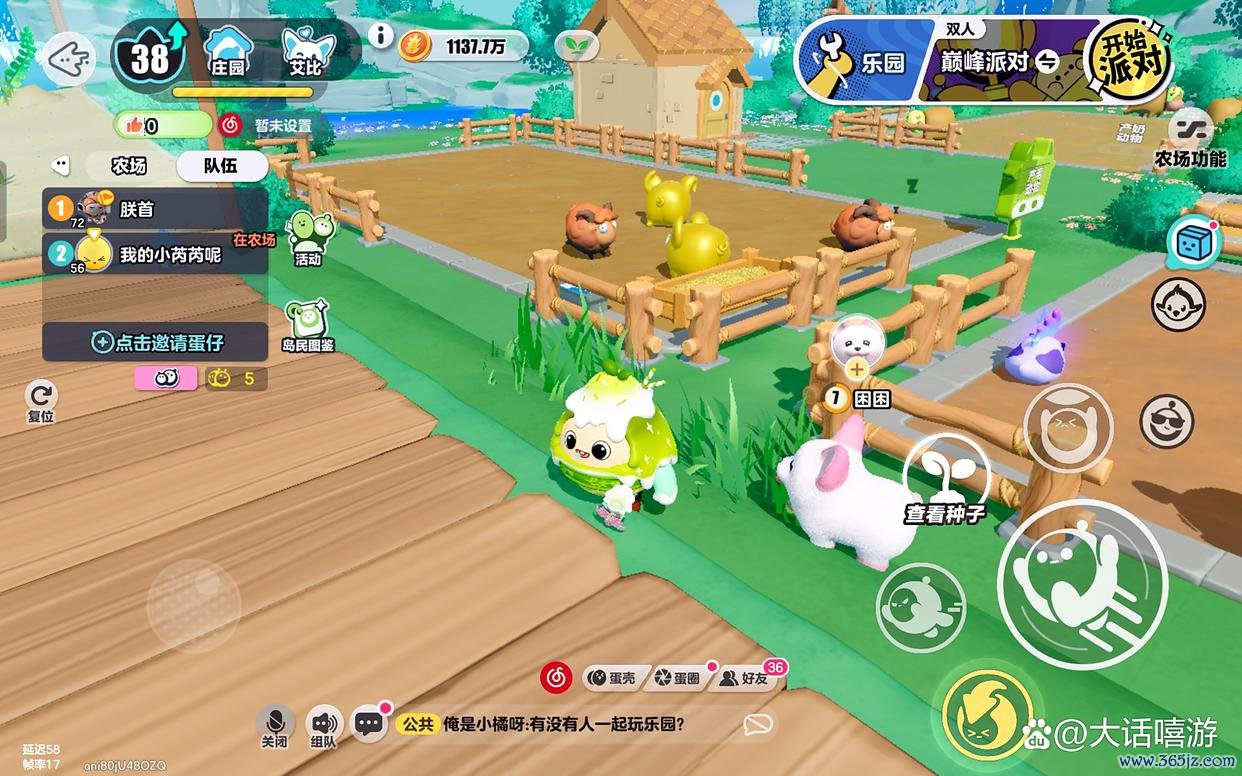Open the 岛民图鉴 islander guide
The image size is (1242, 776).
(308, 326)
